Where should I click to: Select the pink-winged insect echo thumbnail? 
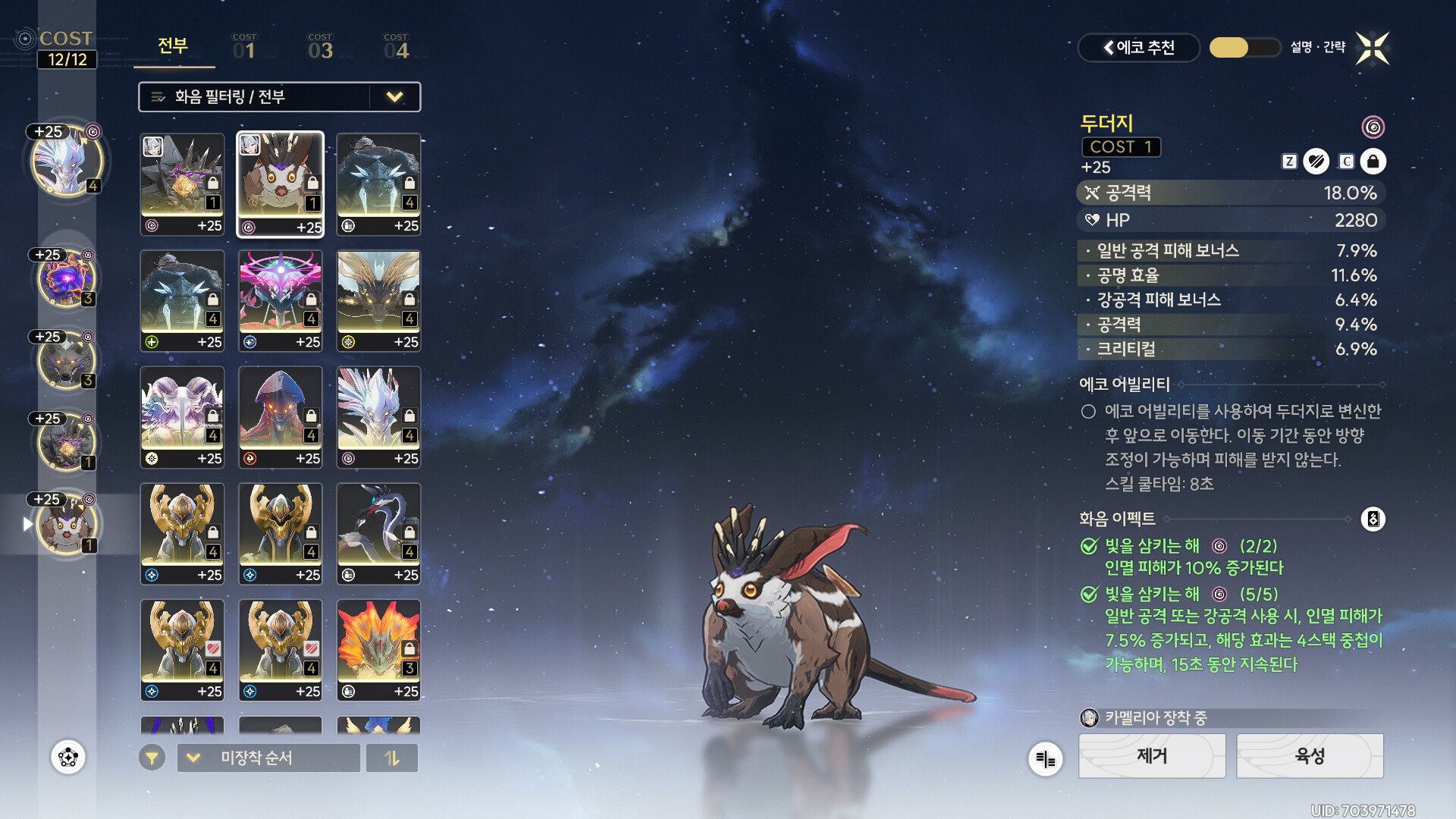pyautogui.click(x=281, y=300)
